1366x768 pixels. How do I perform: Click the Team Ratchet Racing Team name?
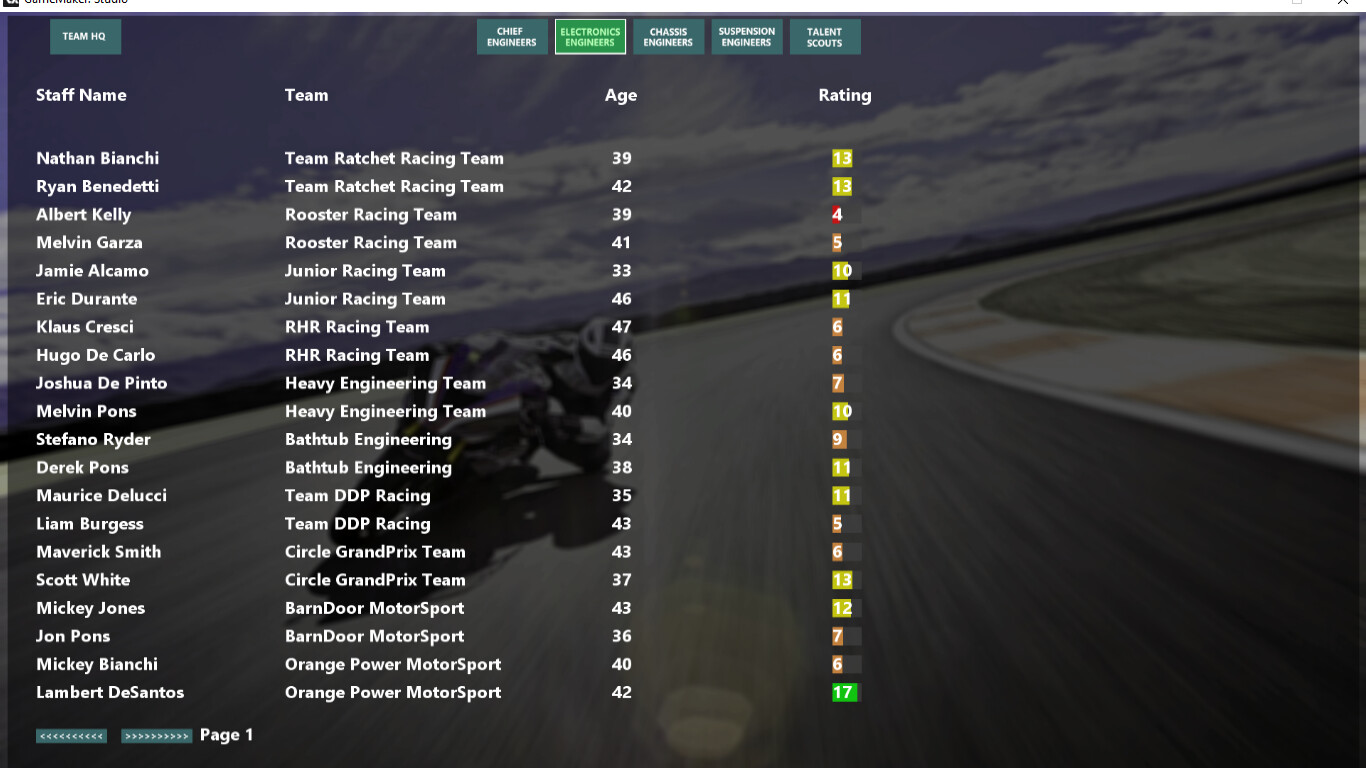[393, 158]
